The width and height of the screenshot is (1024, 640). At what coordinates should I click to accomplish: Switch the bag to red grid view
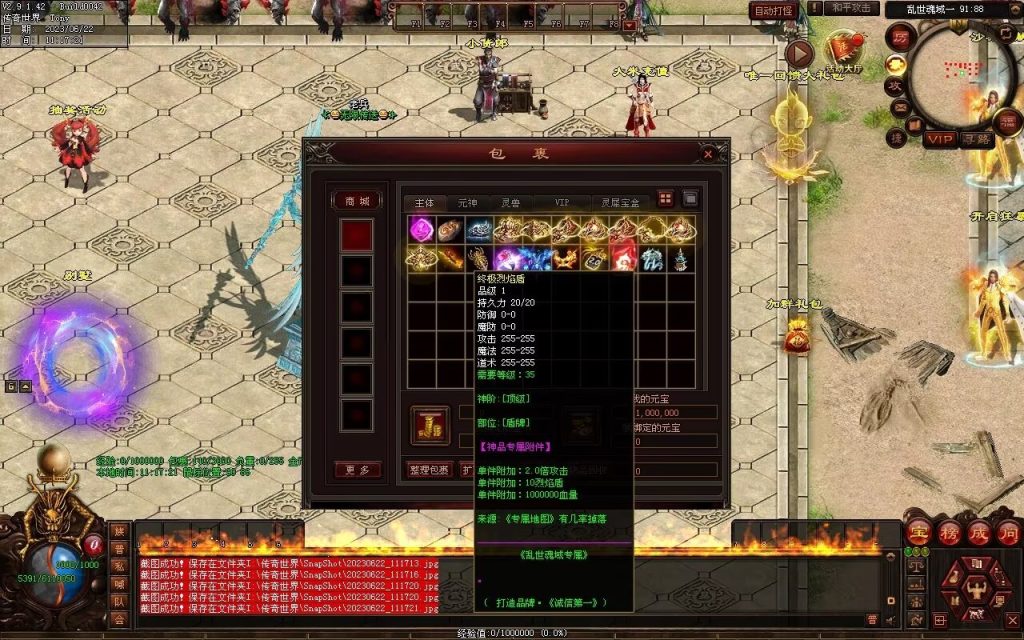(x=666, y=199)
